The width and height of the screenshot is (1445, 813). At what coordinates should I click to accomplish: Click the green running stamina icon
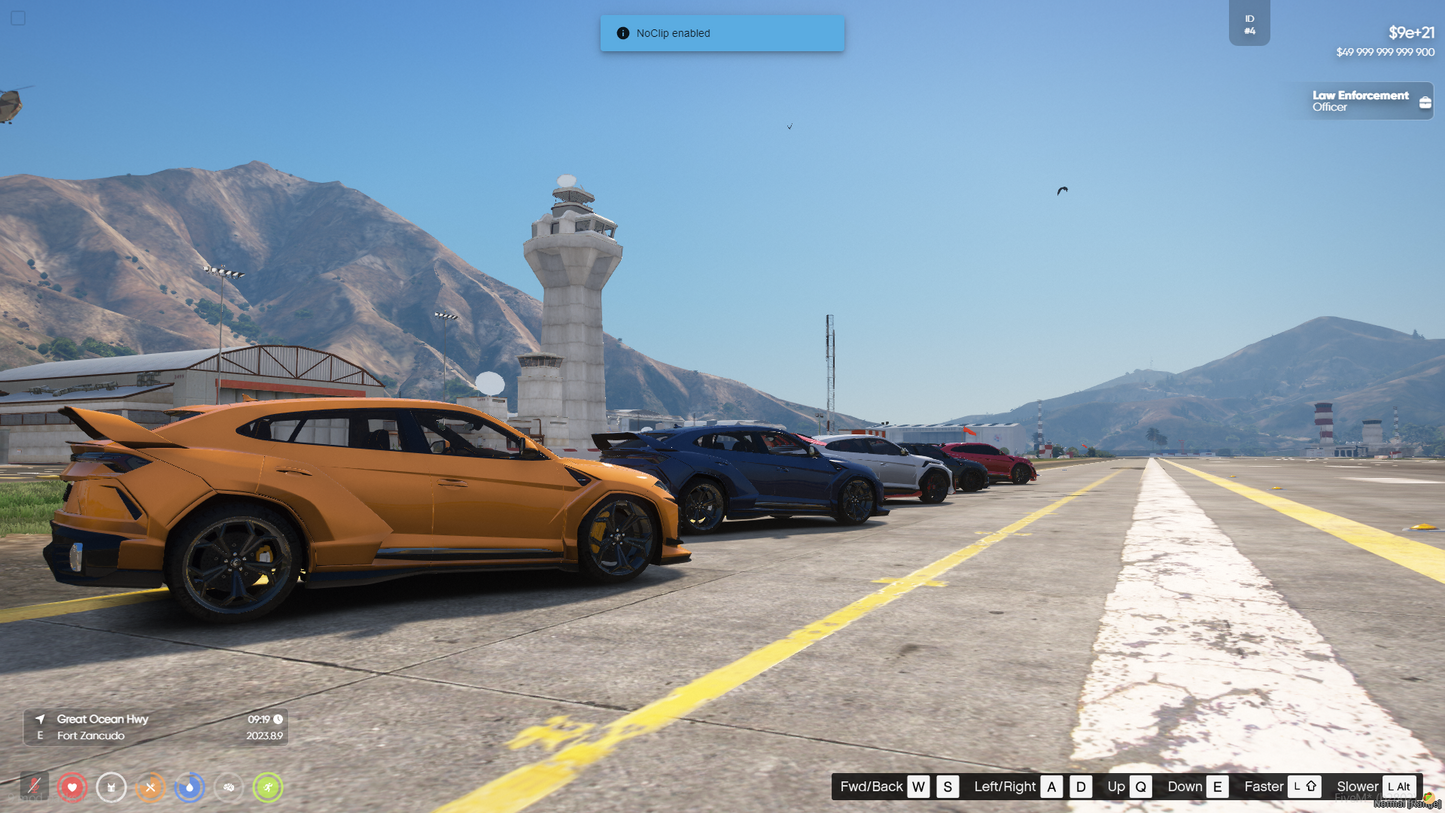(x=268, y=788)
